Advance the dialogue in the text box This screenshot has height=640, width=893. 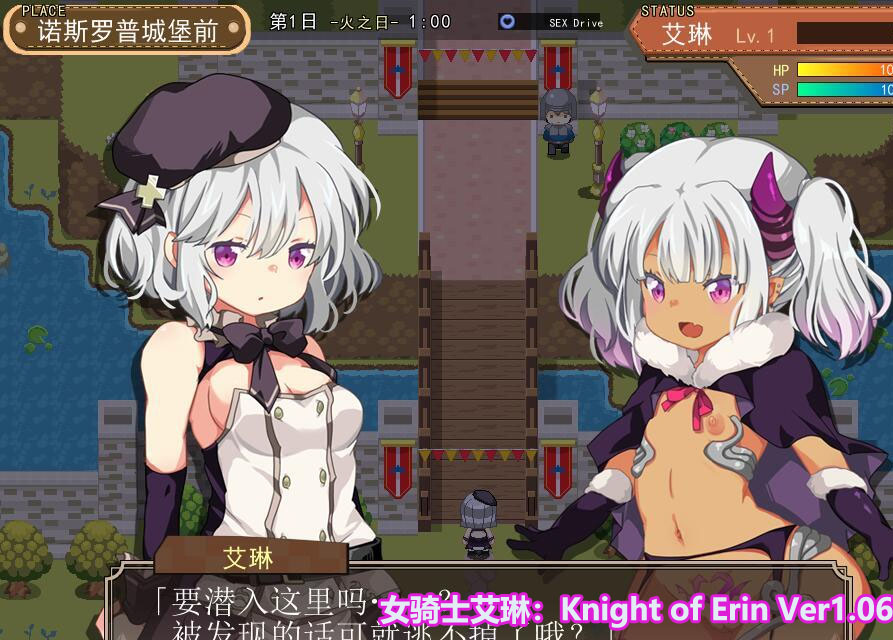300,612
